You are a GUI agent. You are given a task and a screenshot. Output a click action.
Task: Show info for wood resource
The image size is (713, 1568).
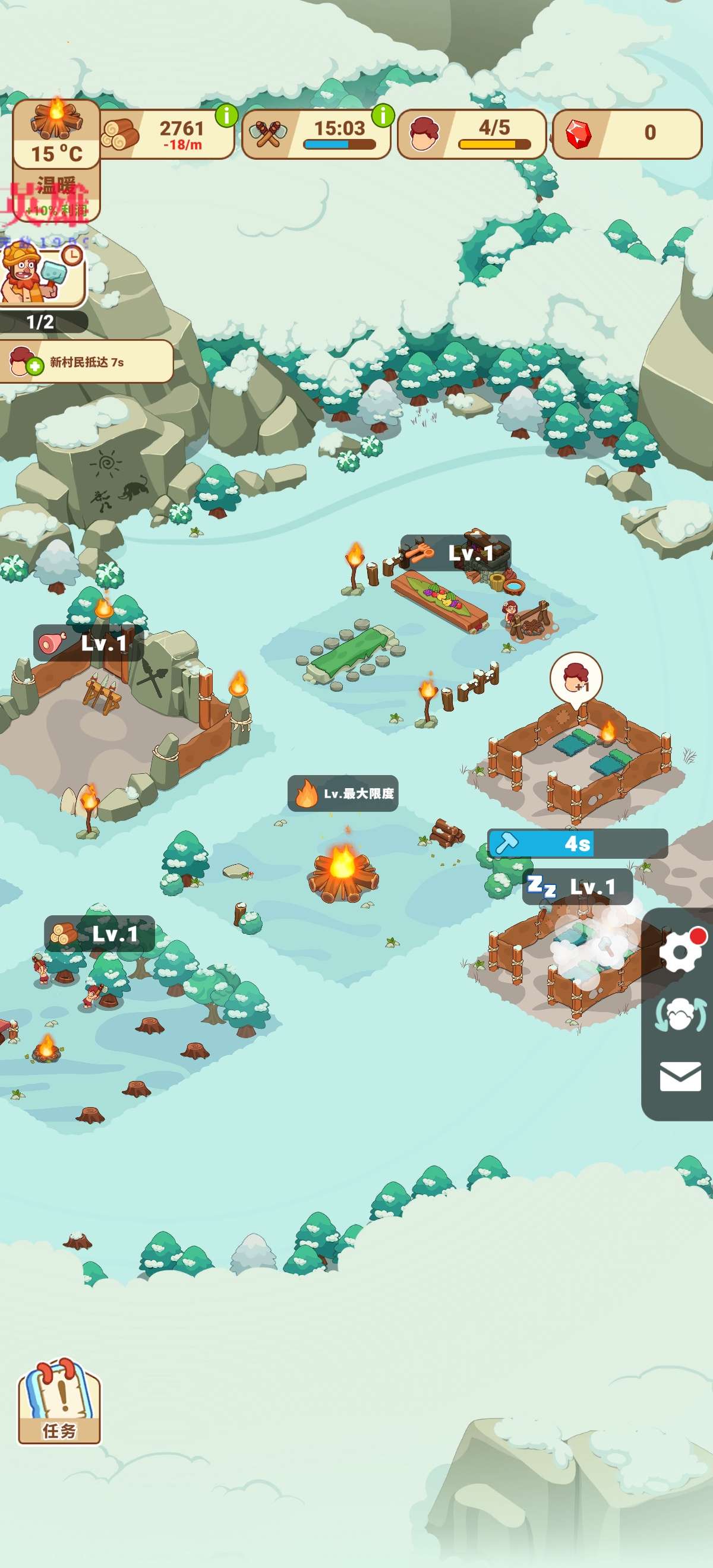coord(226,115)
